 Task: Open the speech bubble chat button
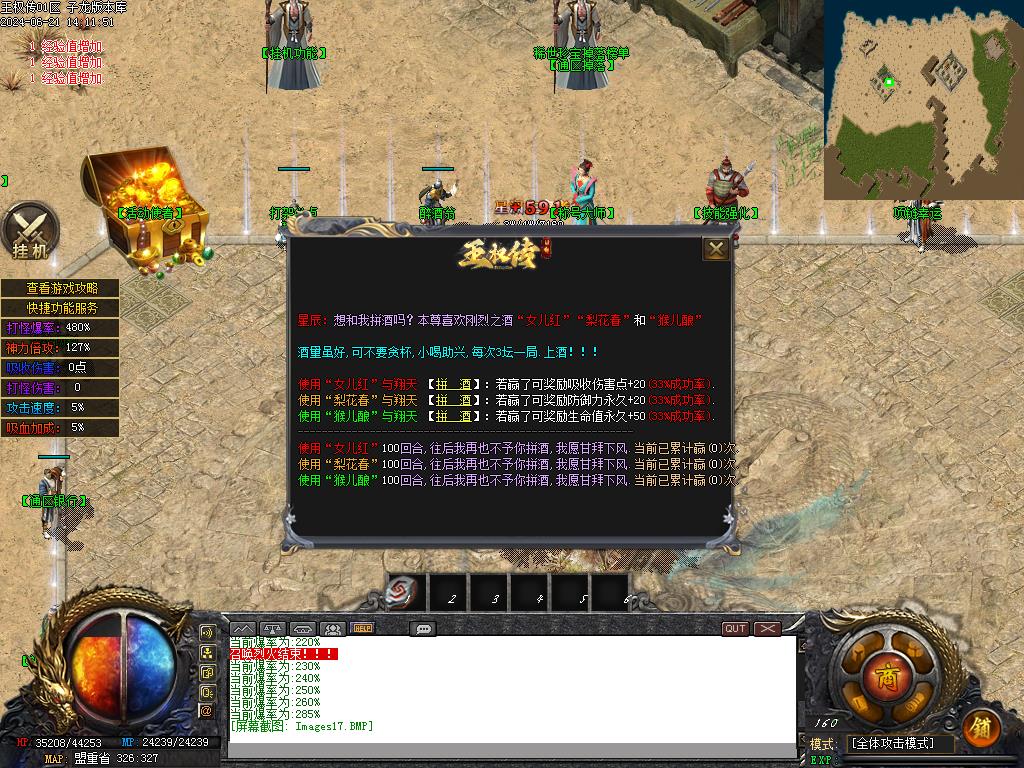(x=423, y=629)
